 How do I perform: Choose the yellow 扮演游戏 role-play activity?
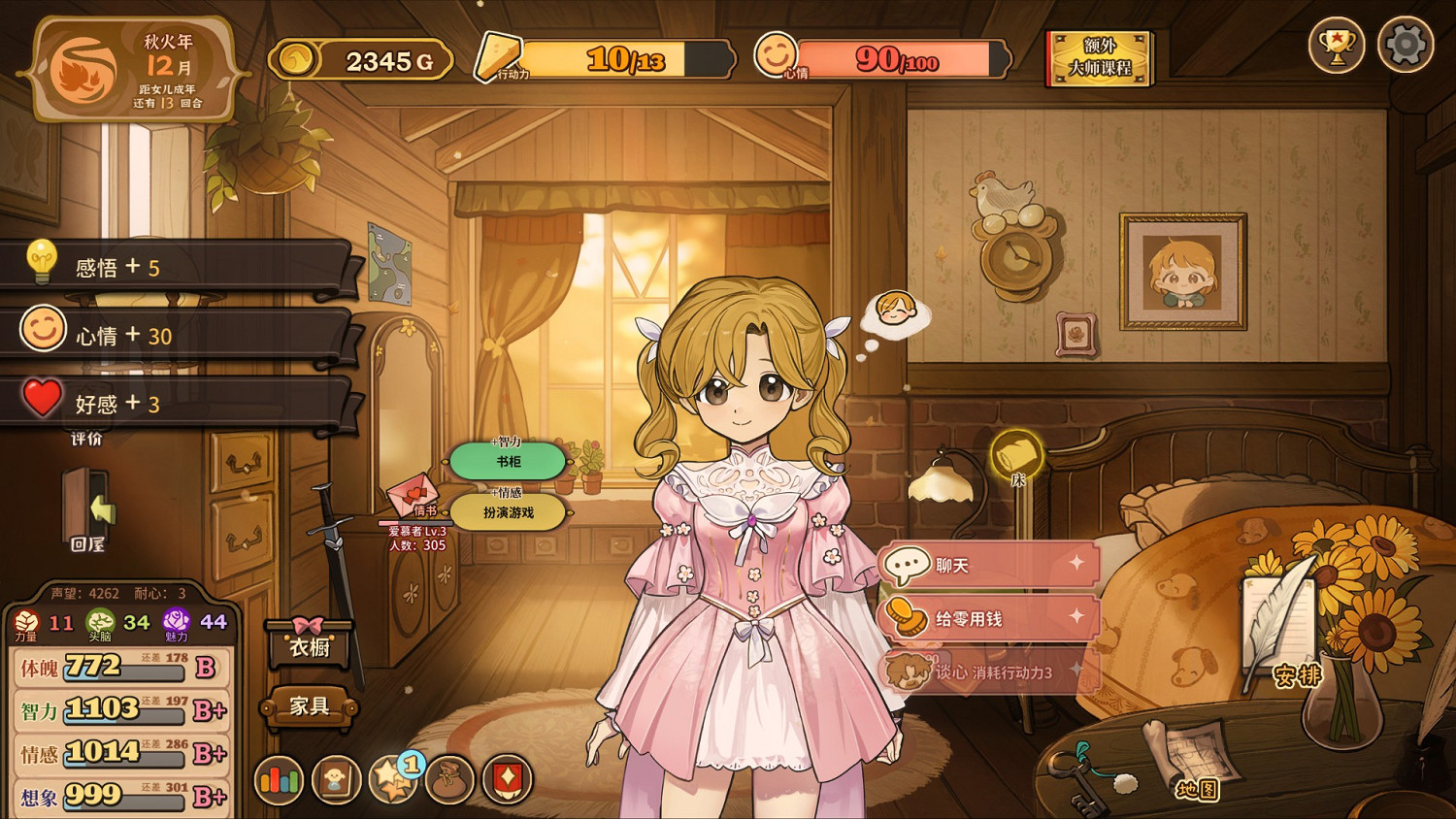click(x=509, y=512)
